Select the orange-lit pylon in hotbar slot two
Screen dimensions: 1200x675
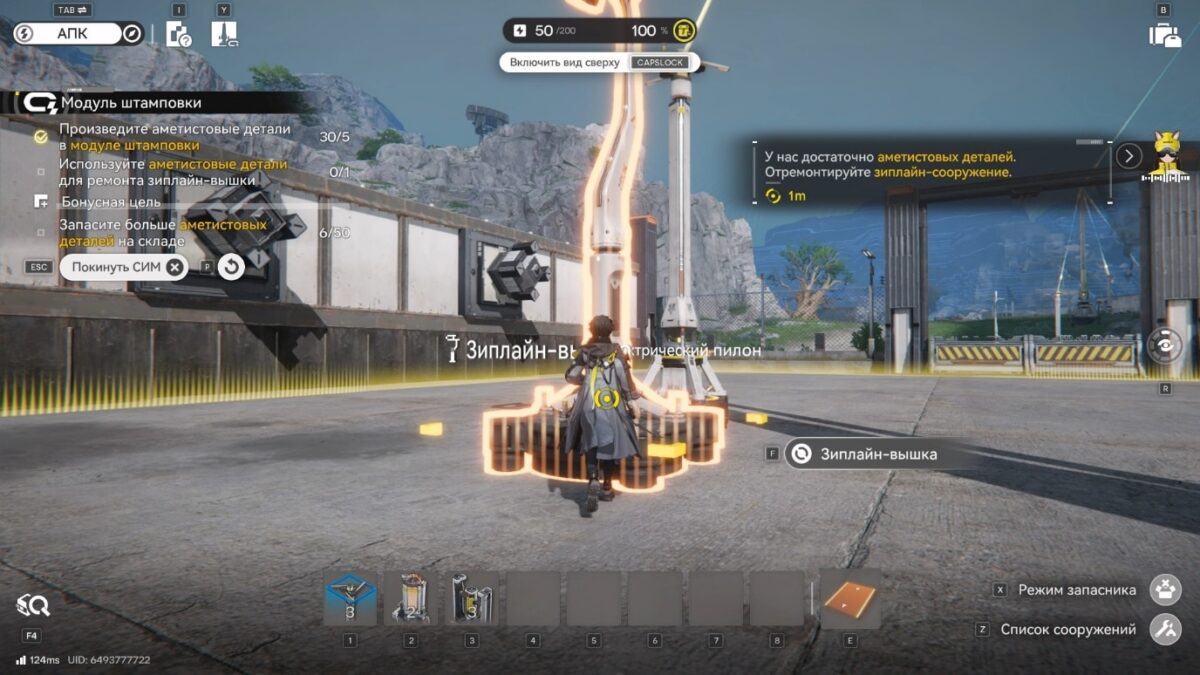tap(411, 598)
